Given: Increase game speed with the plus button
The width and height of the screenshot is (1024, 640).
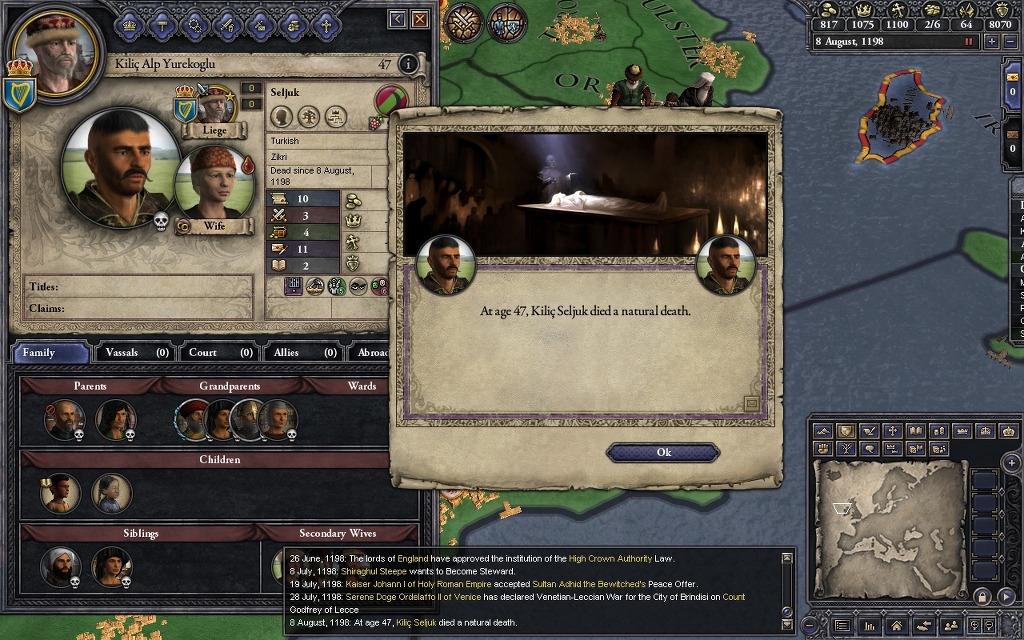Looking at the screenshot, I should click(992, 41).
